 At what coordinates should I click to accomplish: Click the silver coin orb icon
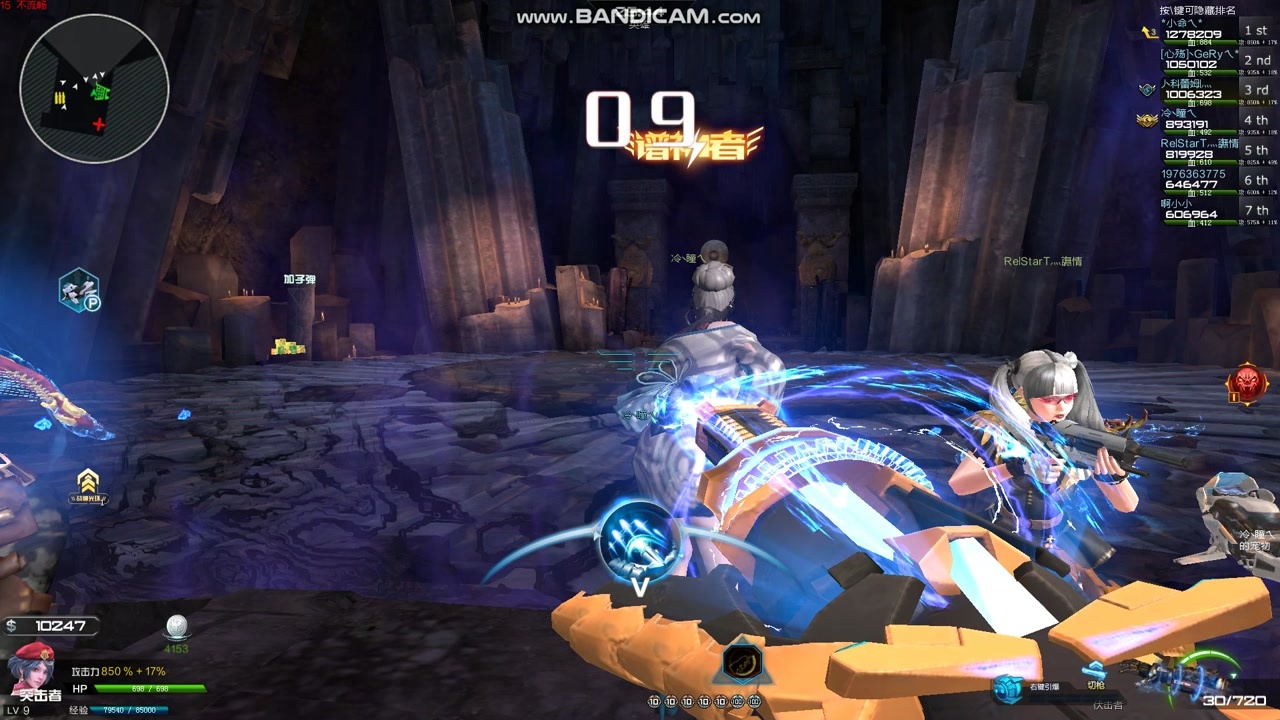177,628
